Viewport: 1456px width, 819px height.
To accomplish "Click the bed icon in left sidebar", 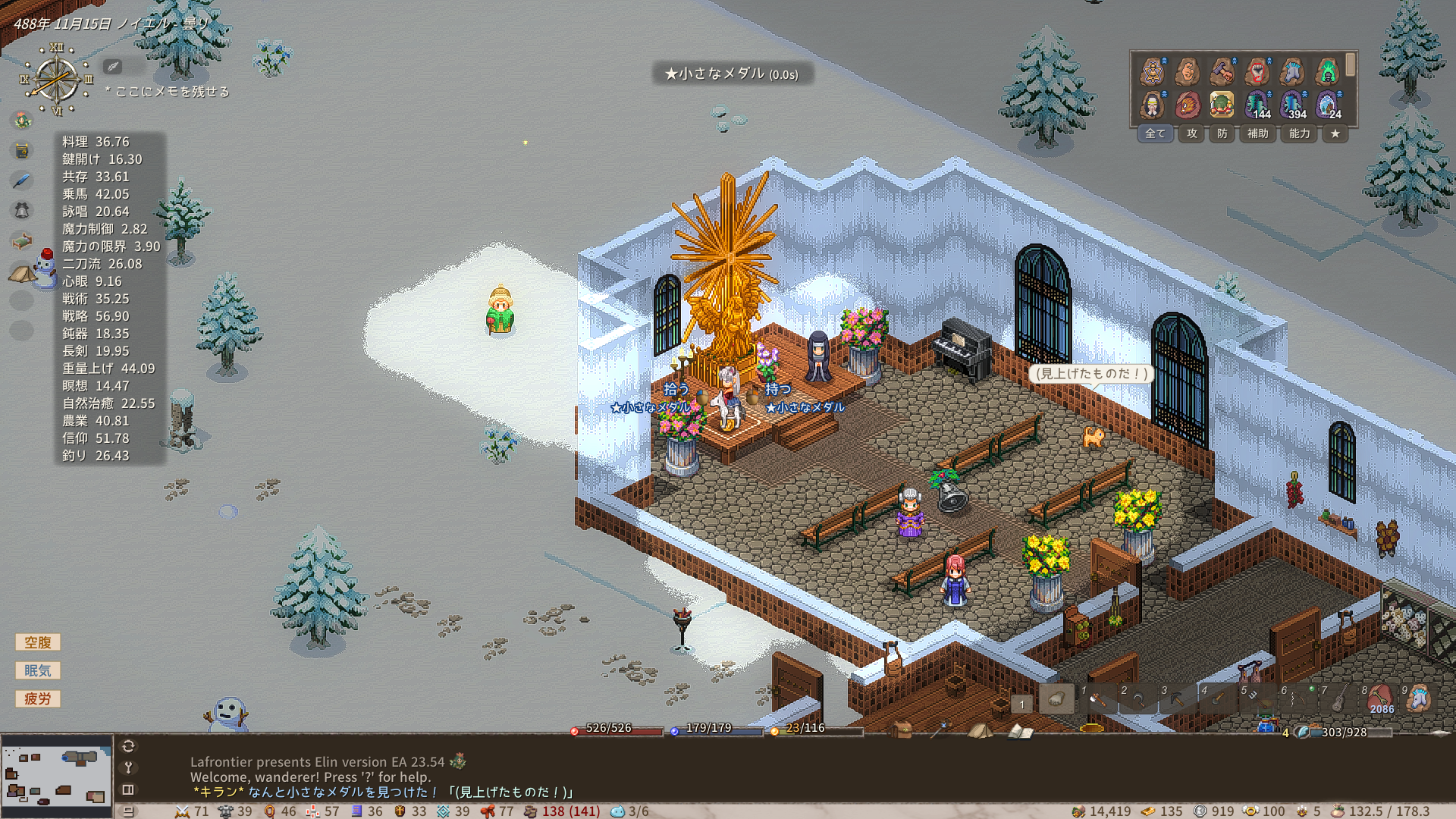I will point(22,241).
